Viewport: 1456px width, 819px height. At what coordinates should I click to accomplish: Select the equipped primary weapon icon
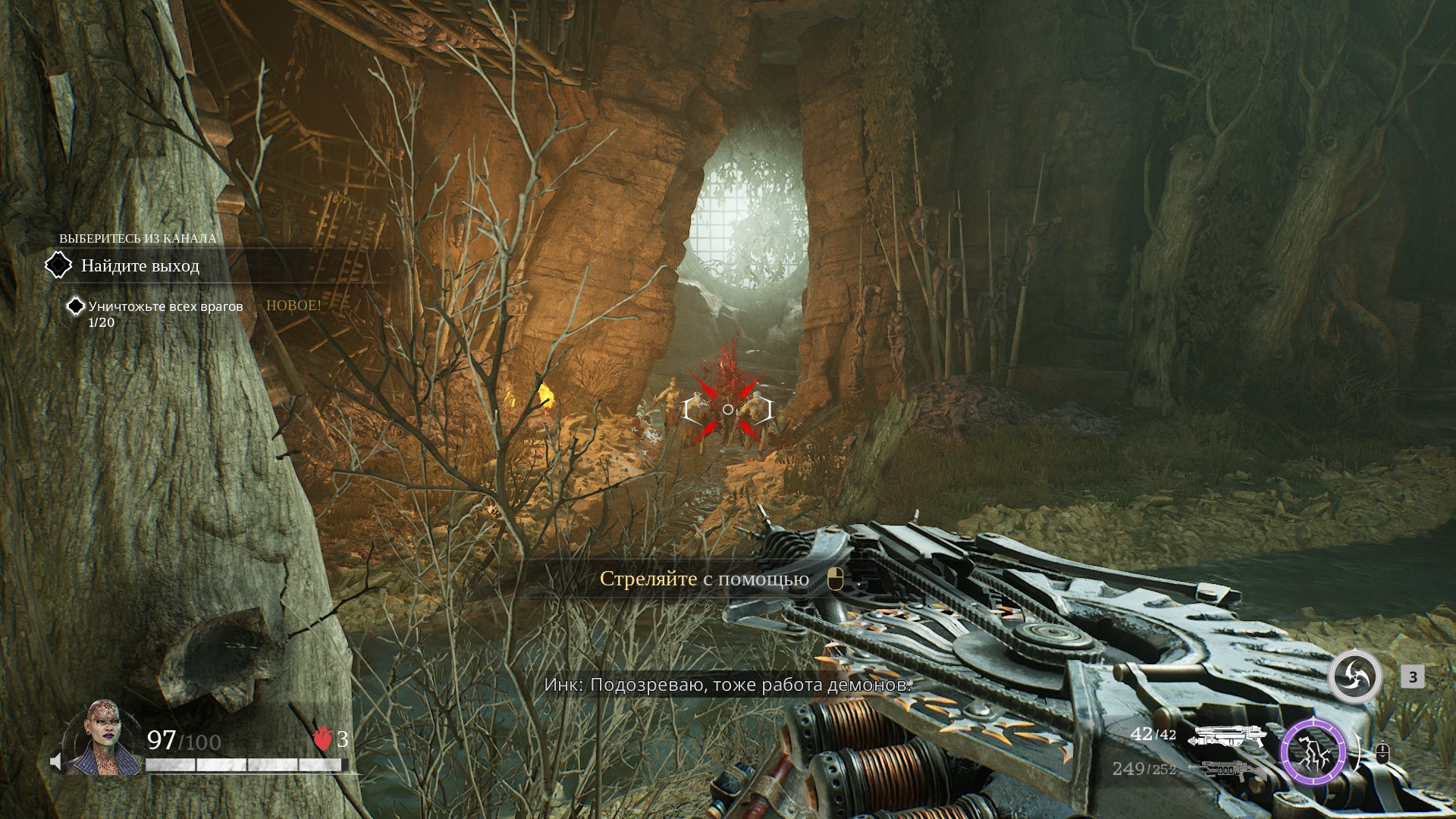click(1228, 736)
